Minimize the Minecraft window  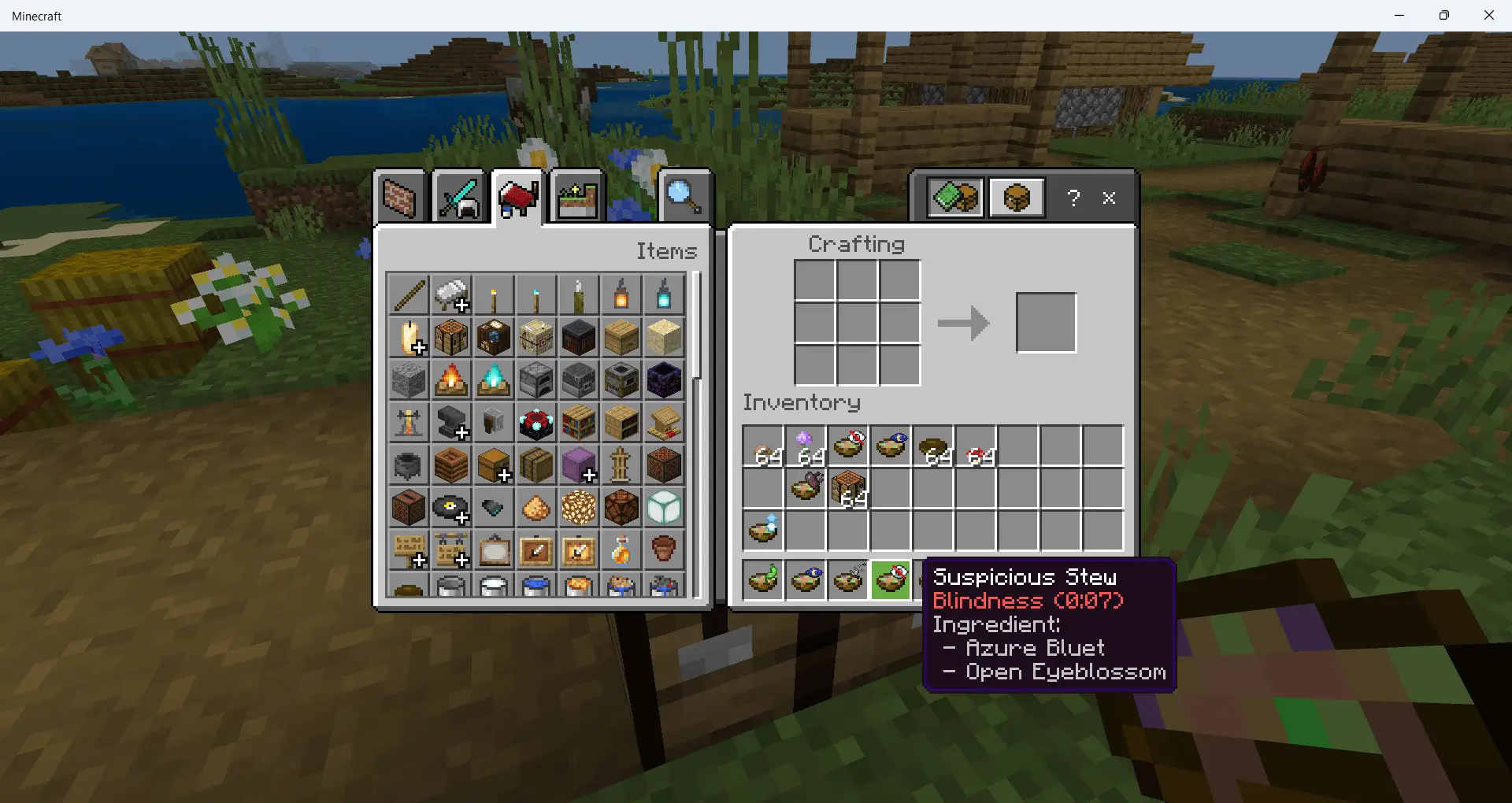(x=1399, y=15)
